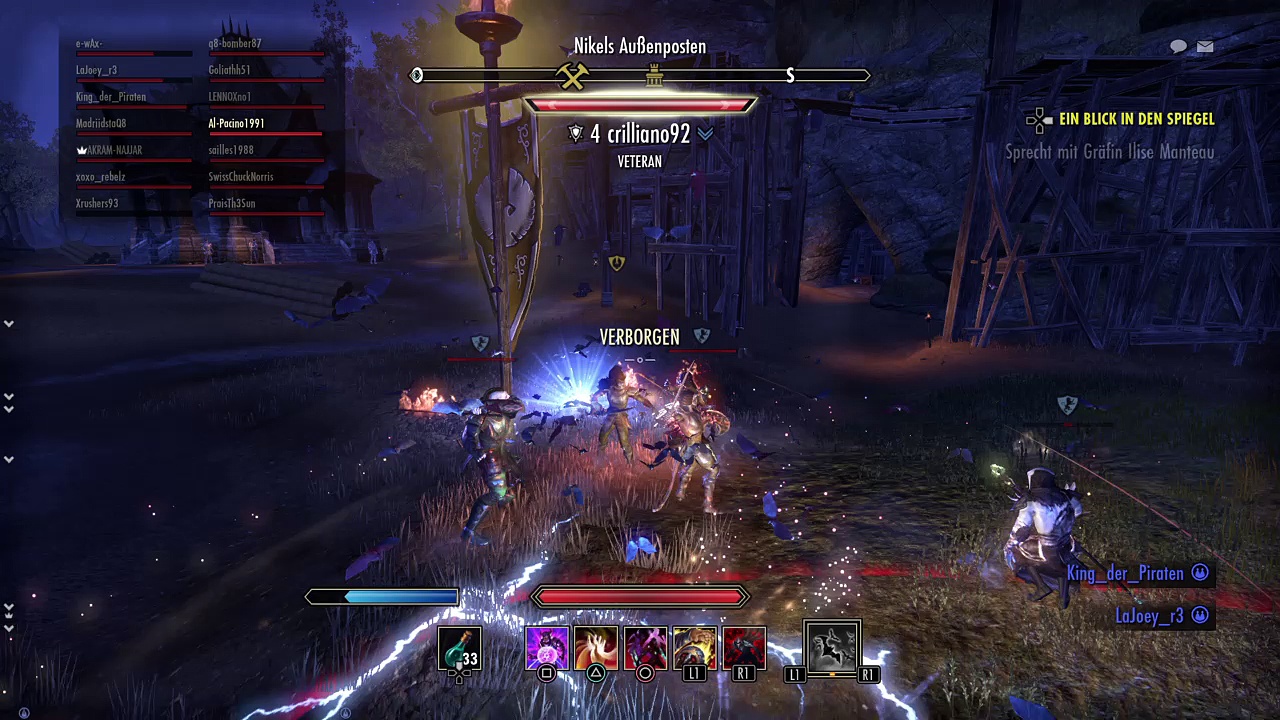Activate the purple orb ability
The image size is (1280, 720).
547,648
